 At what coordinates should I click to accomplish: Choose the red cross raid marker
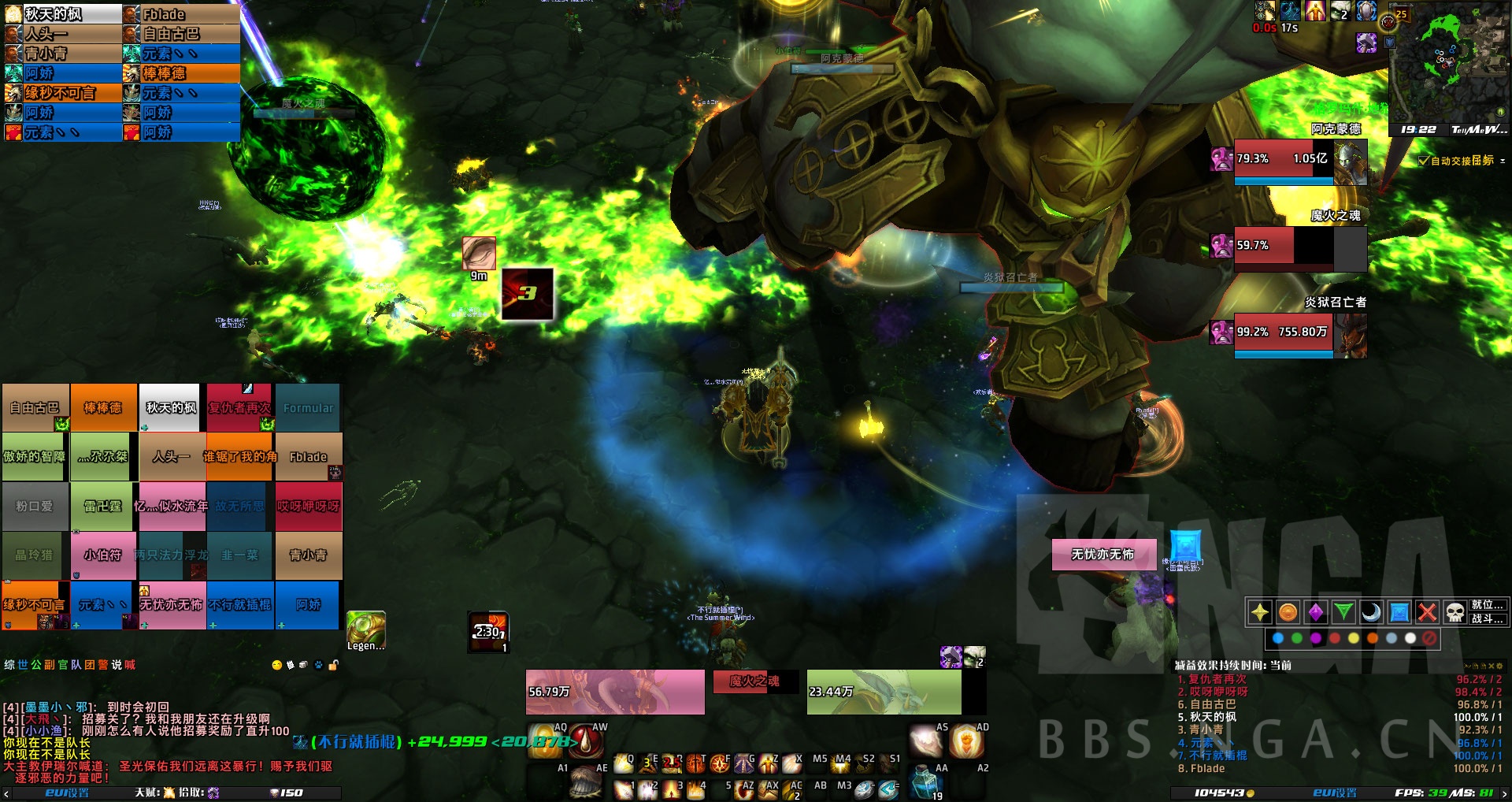click(1427, 611)
